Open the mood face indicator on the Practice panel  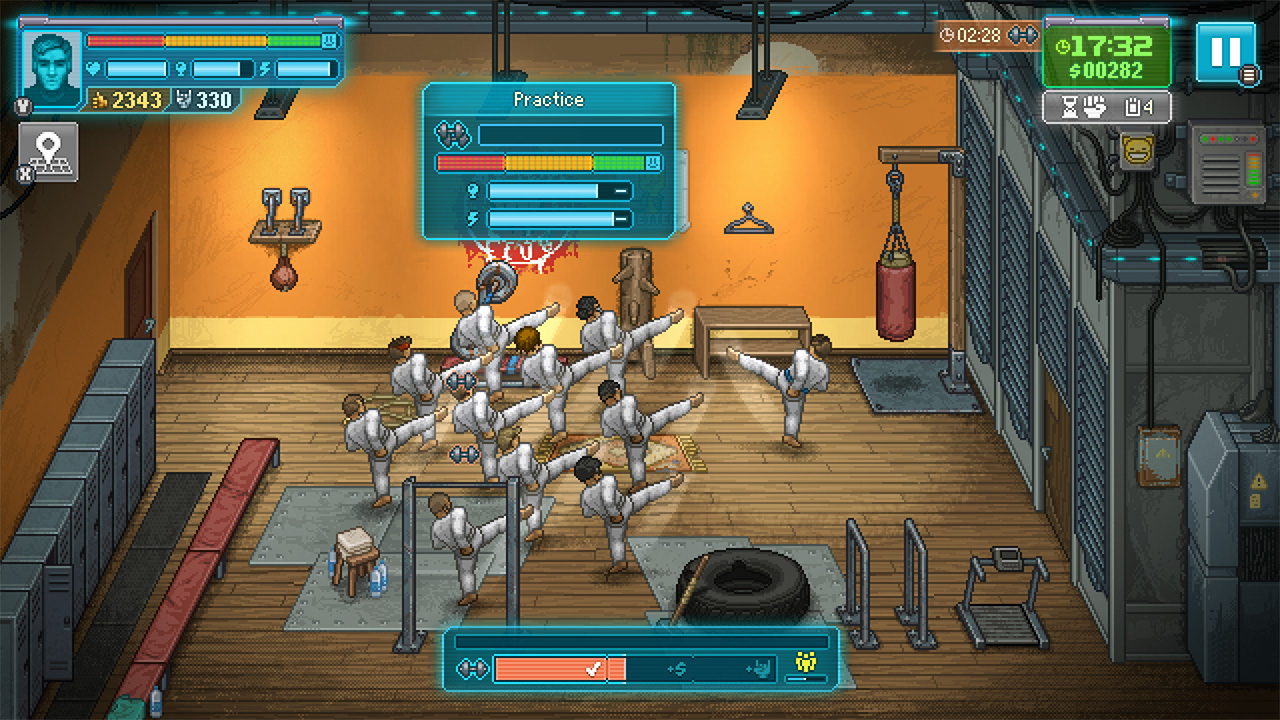pyautogui.click(x=652, y=162)
